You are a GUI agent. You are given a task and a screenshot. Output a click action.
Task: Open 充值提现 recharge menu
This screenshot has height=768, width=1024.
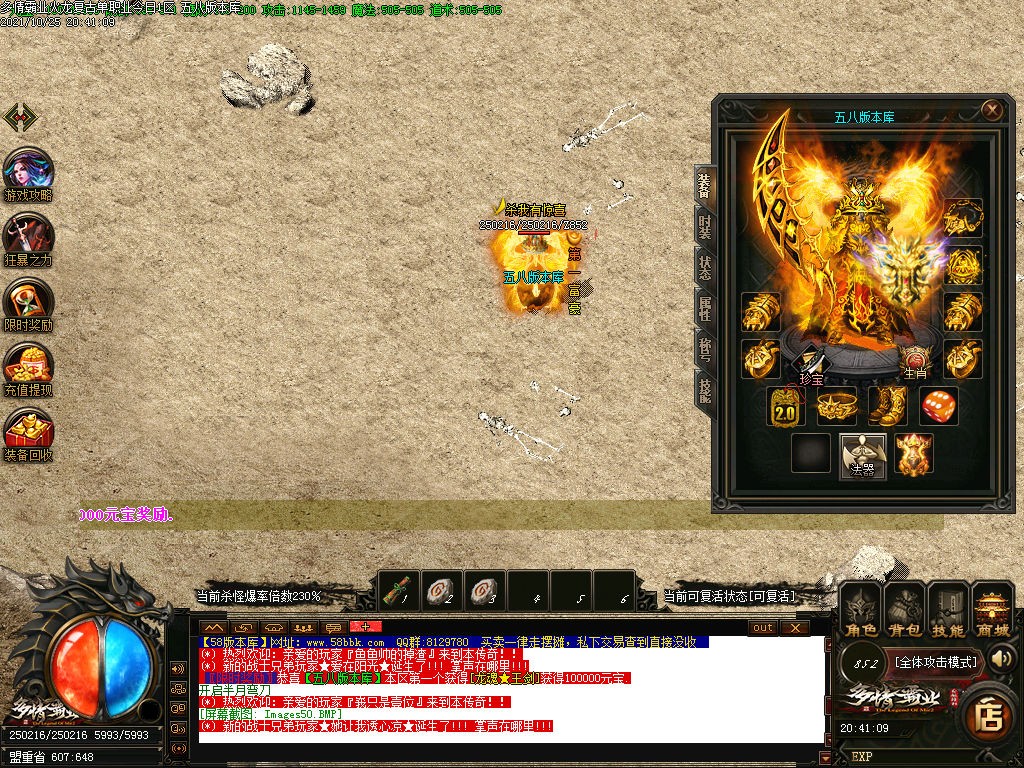point(29,369)
